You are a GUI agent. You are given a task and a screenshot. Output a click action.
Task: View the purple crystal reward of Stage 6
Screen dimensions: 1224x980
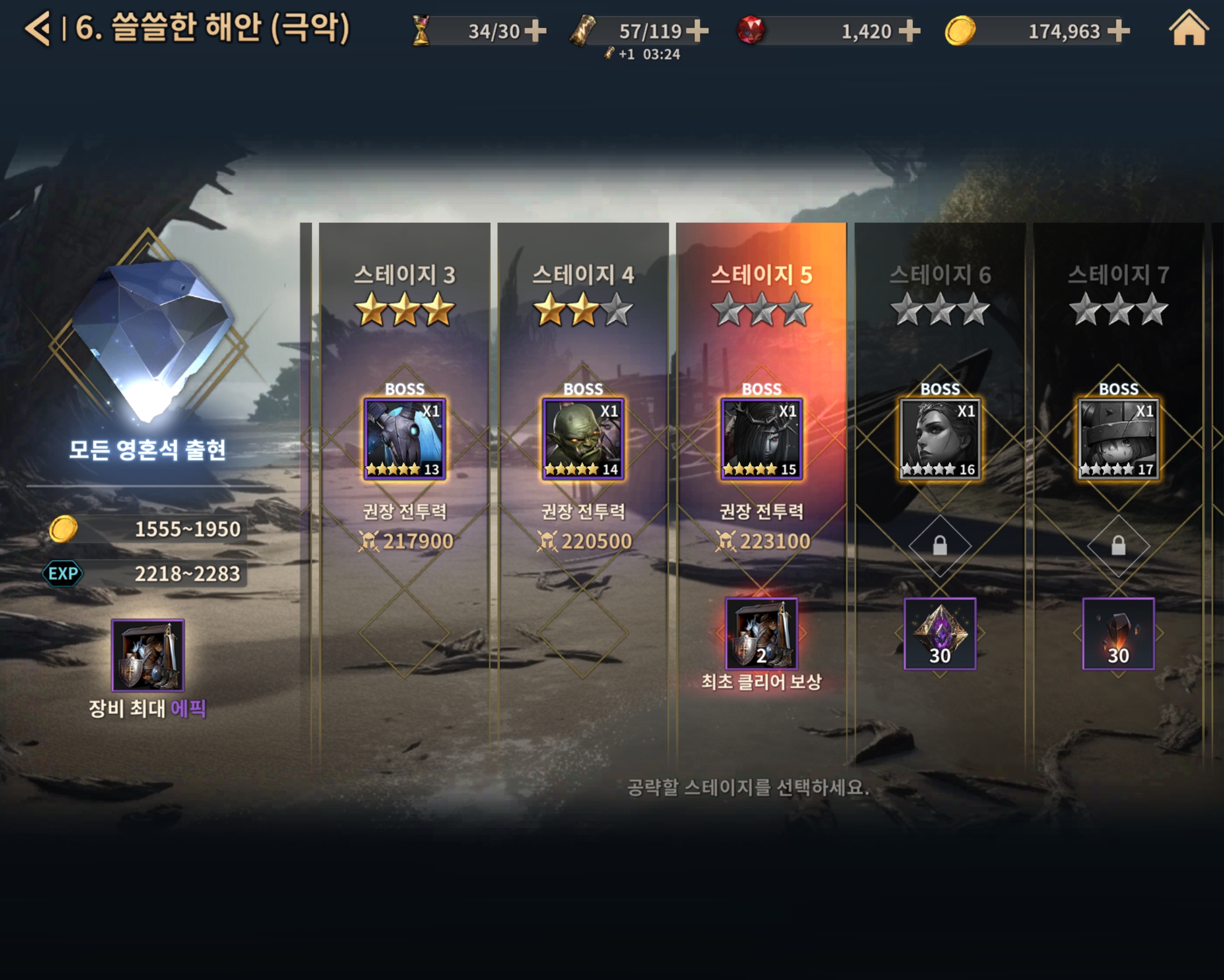[940, 634]
